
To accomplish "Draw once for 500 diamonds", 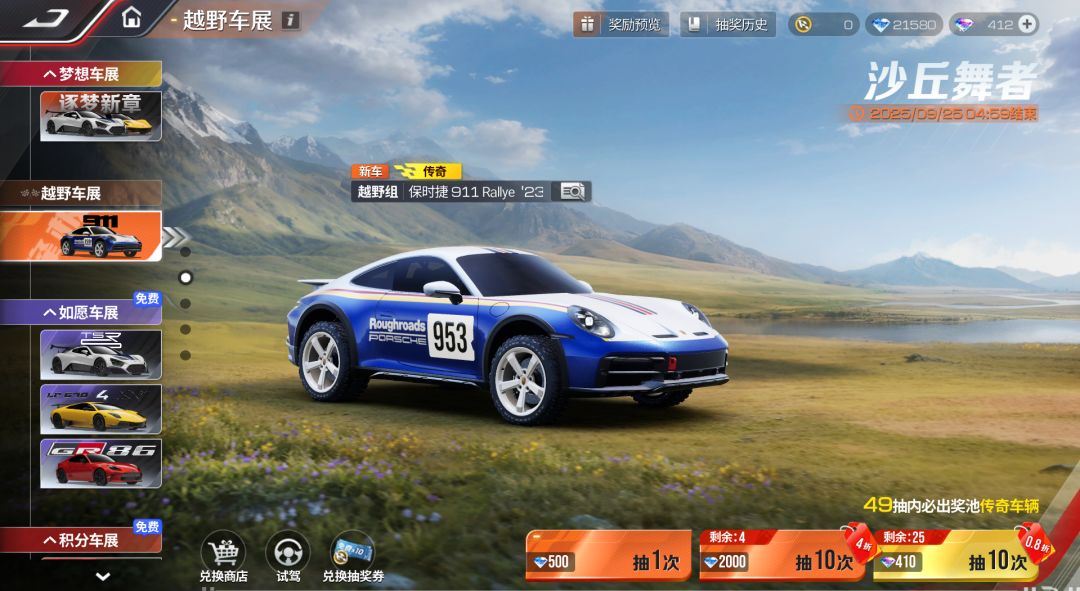I will coord(608,558).
